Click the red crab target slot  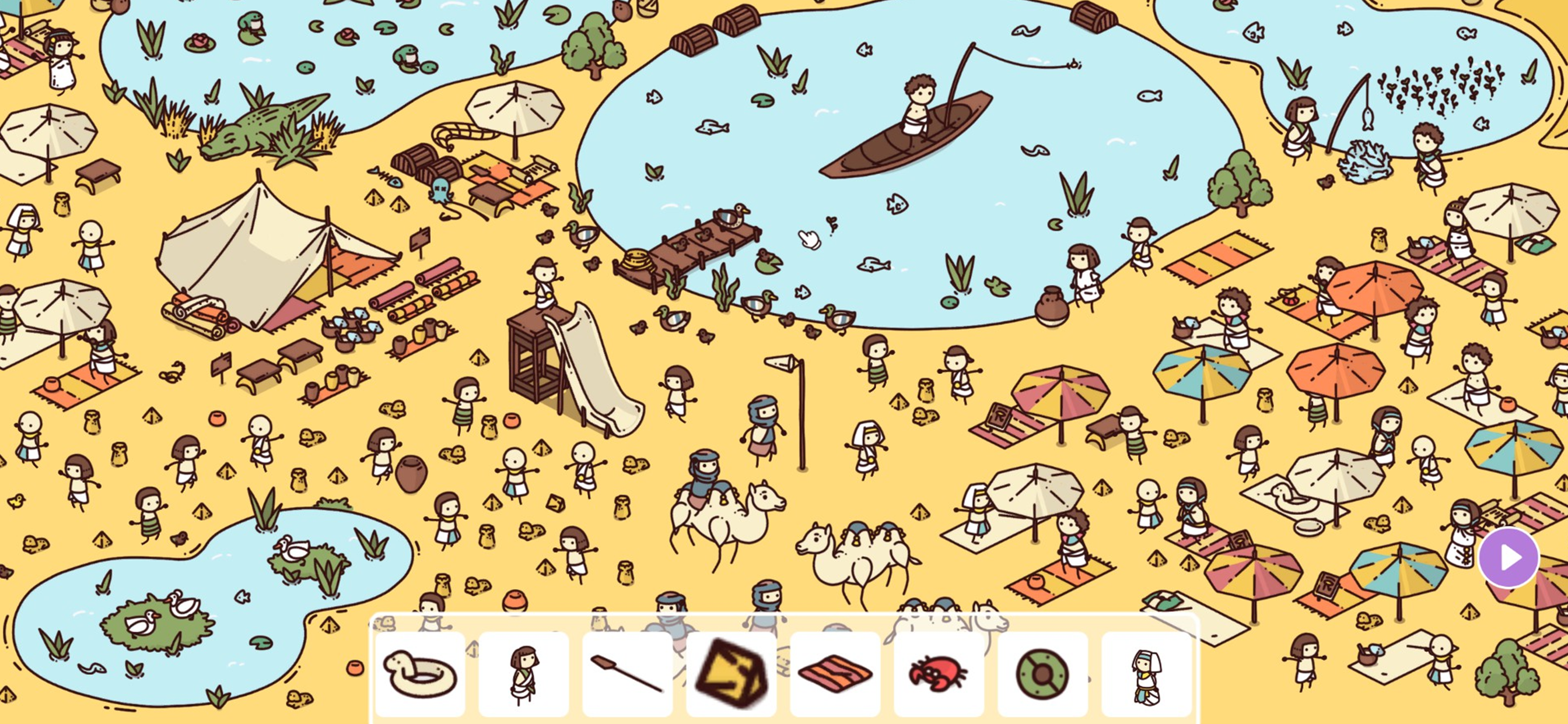939,673
